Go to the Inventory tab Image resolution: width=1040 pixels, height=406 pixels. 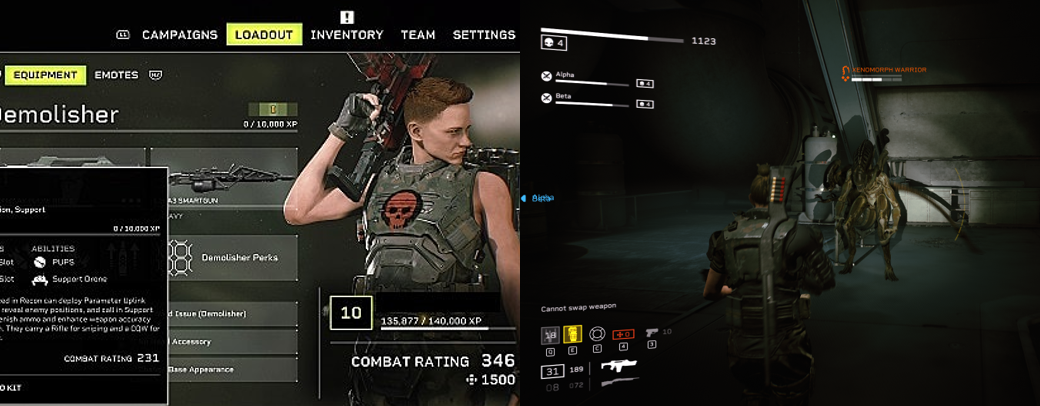(346, 35)
